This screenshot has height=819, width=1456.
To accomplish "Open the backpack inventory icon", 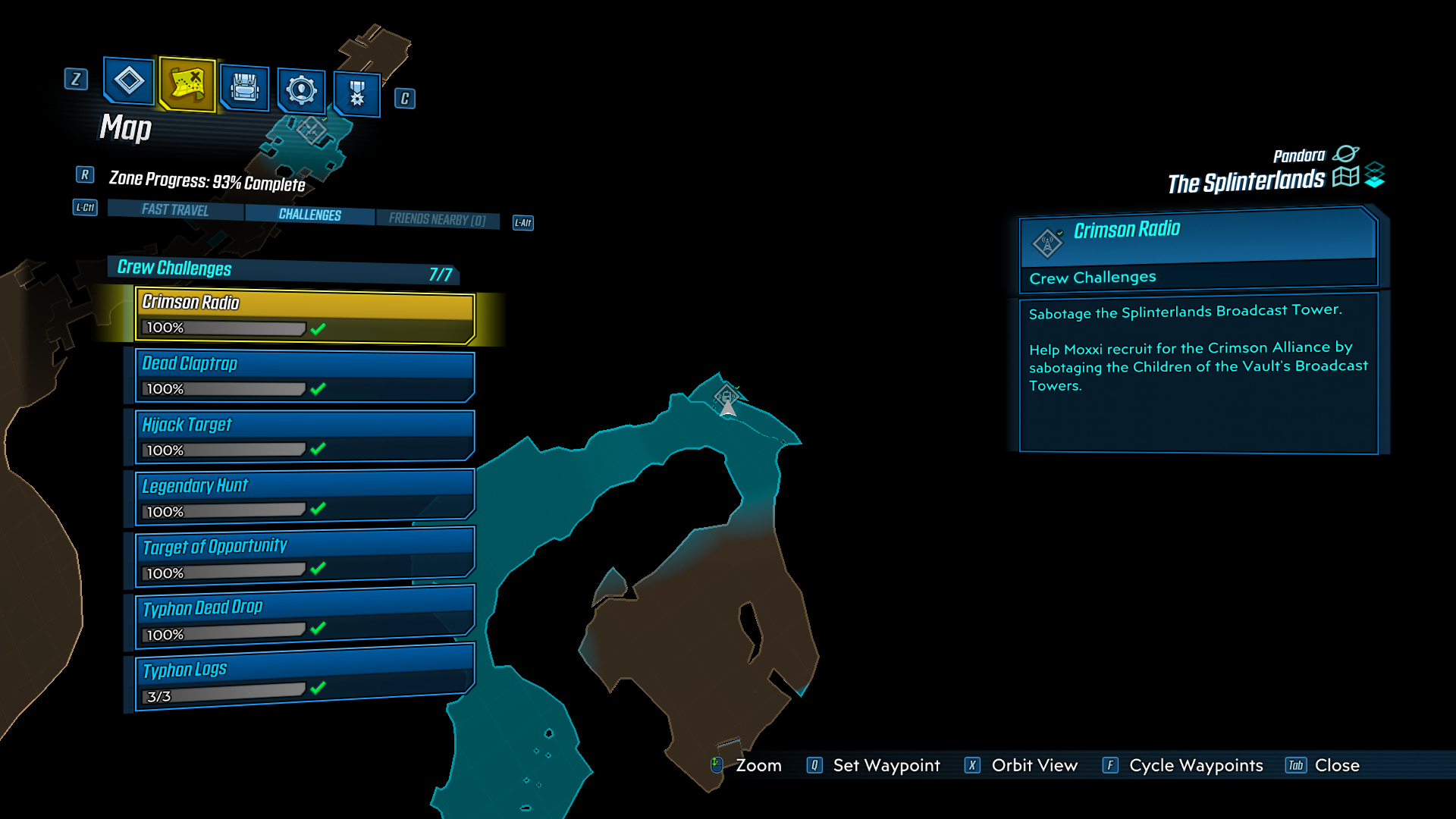I will 244,89.
